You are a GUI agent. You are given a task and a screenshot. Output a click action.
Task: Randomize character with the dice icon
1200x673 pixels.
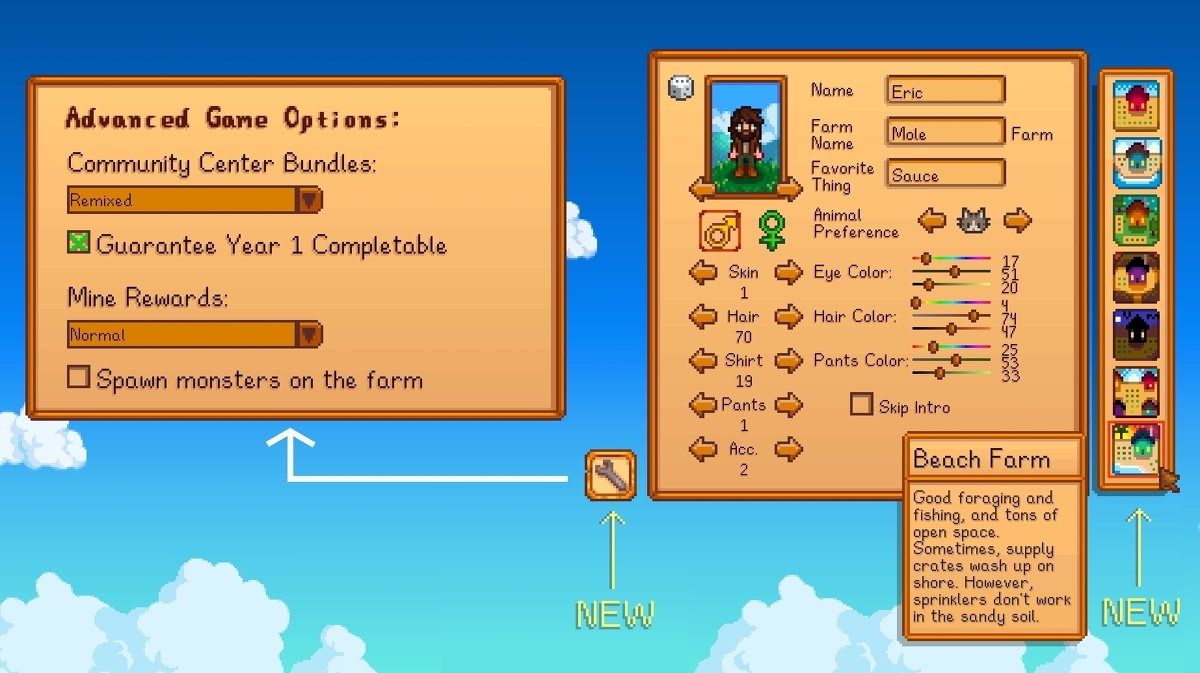pos(680,88)
